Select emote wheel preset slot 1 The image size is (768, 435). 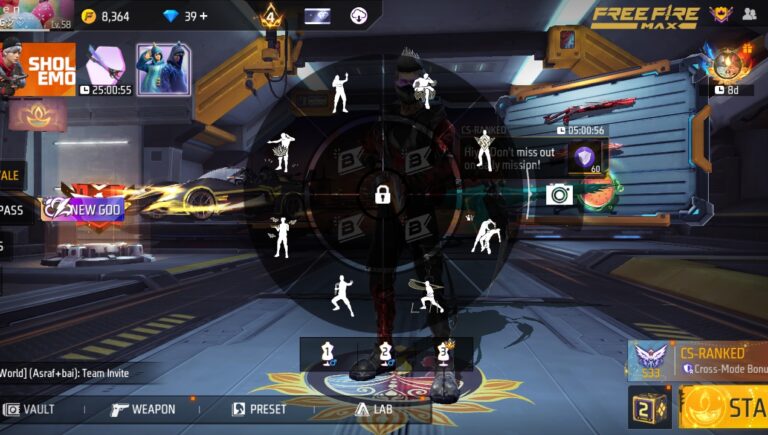coord(326,352)
